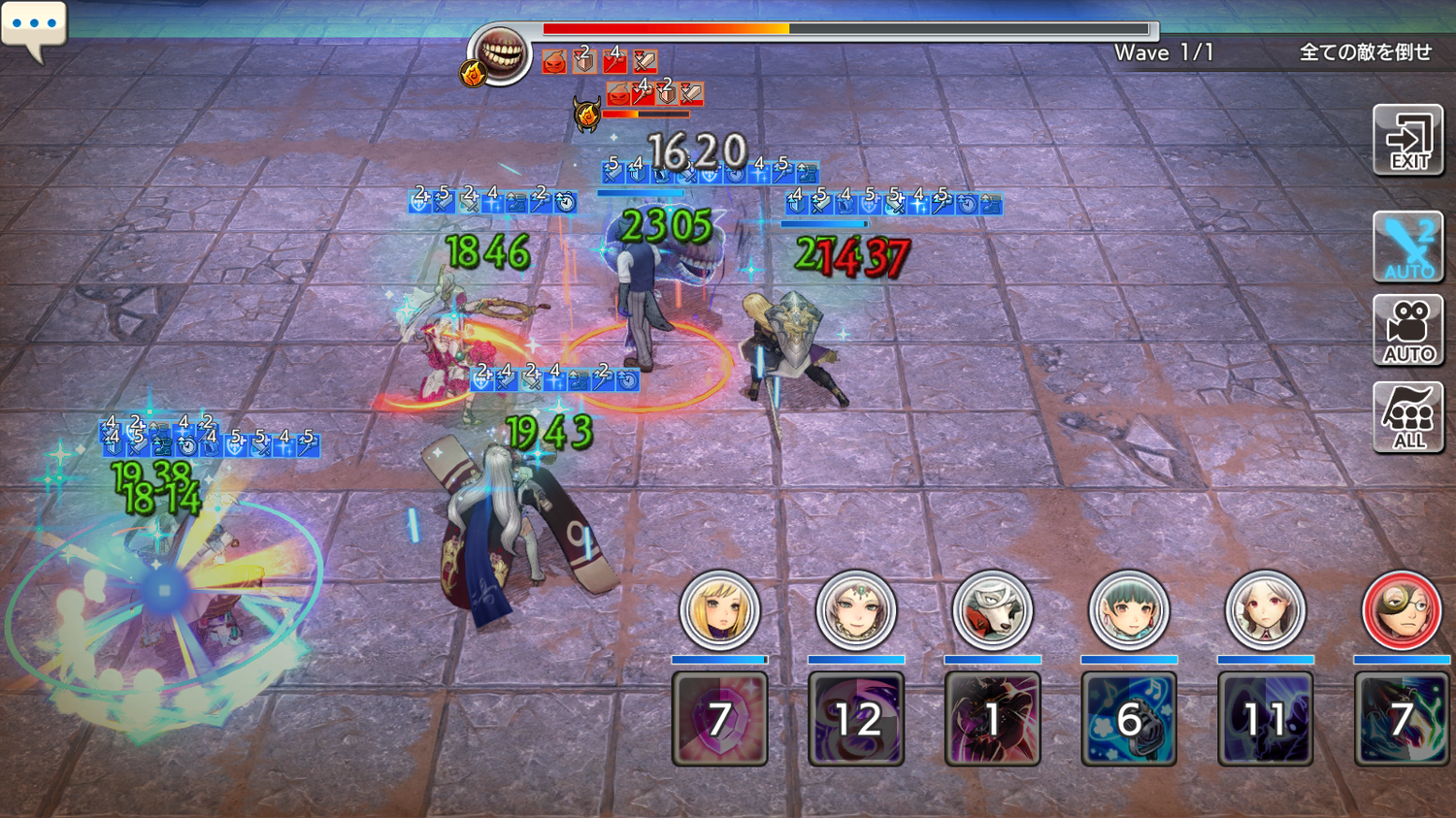
Task: Activate the ALL party button
Action: pos(1407,417)
